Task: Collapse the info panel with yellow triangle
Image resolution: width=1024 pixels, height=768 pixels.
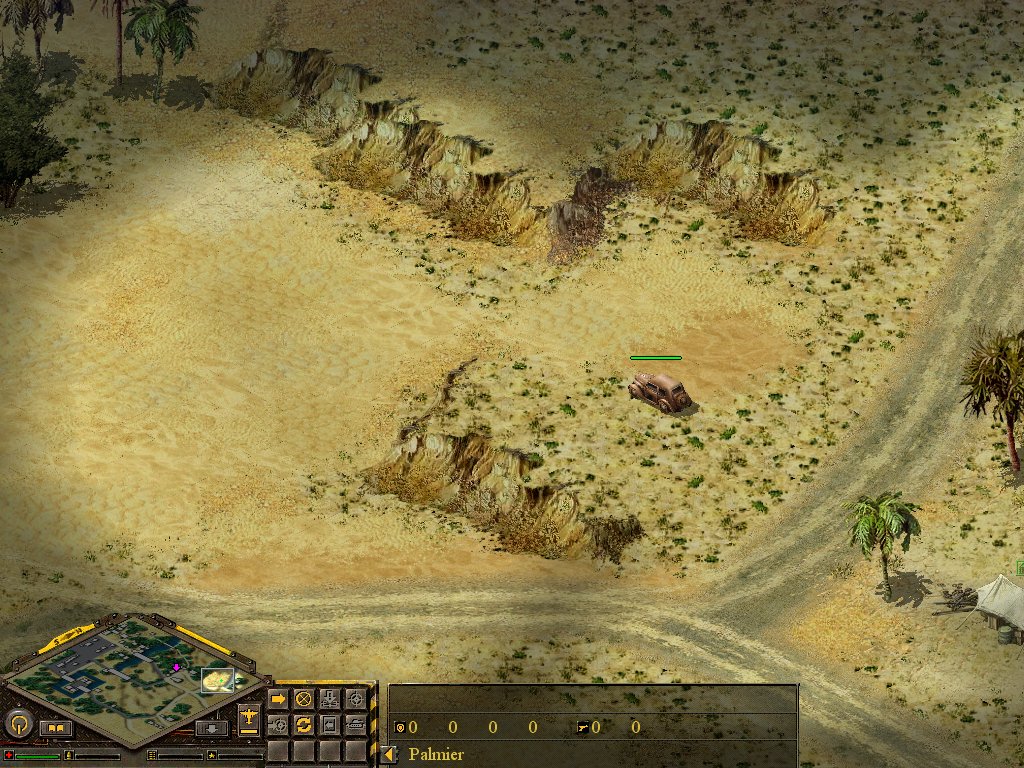Action: [x=390, y=754]
